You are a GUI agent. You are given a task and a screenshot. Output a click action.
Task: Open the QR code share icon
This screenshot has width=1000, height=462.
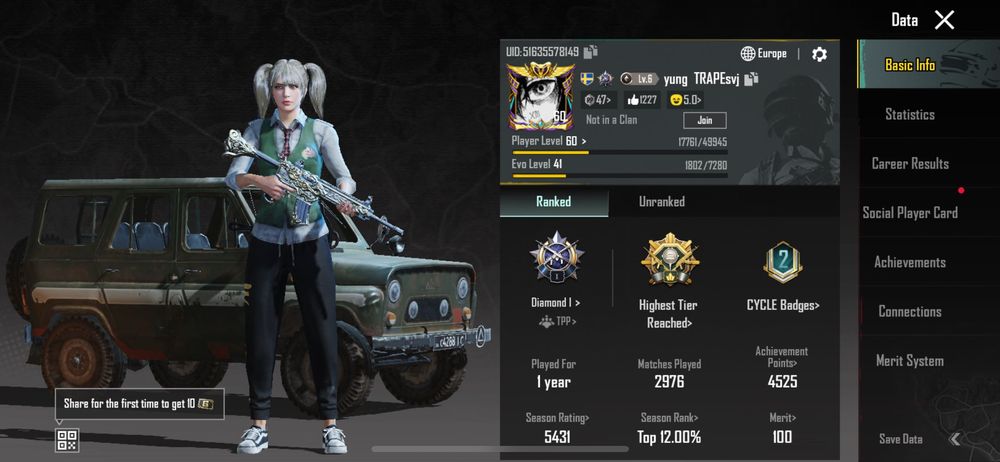67,440
